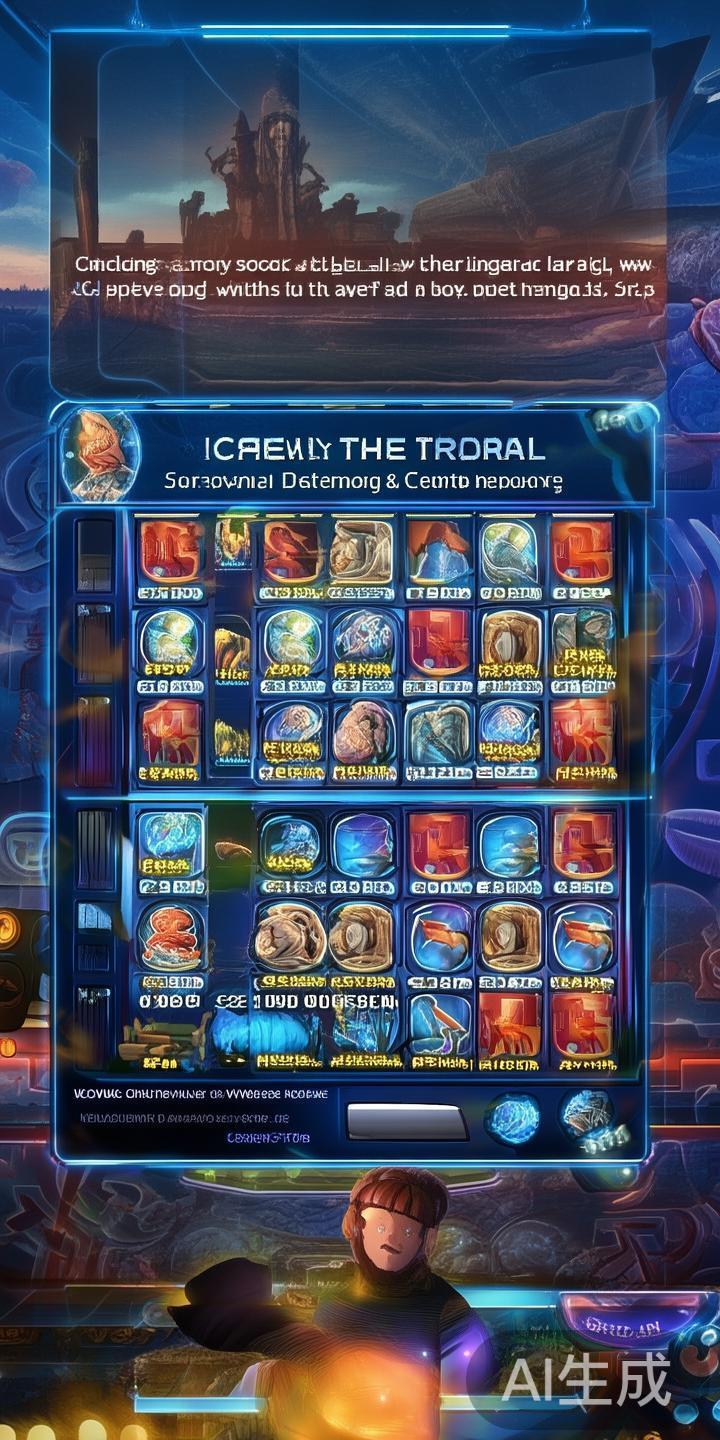Click the creature portrait in the panel header
This screenshot has height=1440, width=720.
[100, 455]
